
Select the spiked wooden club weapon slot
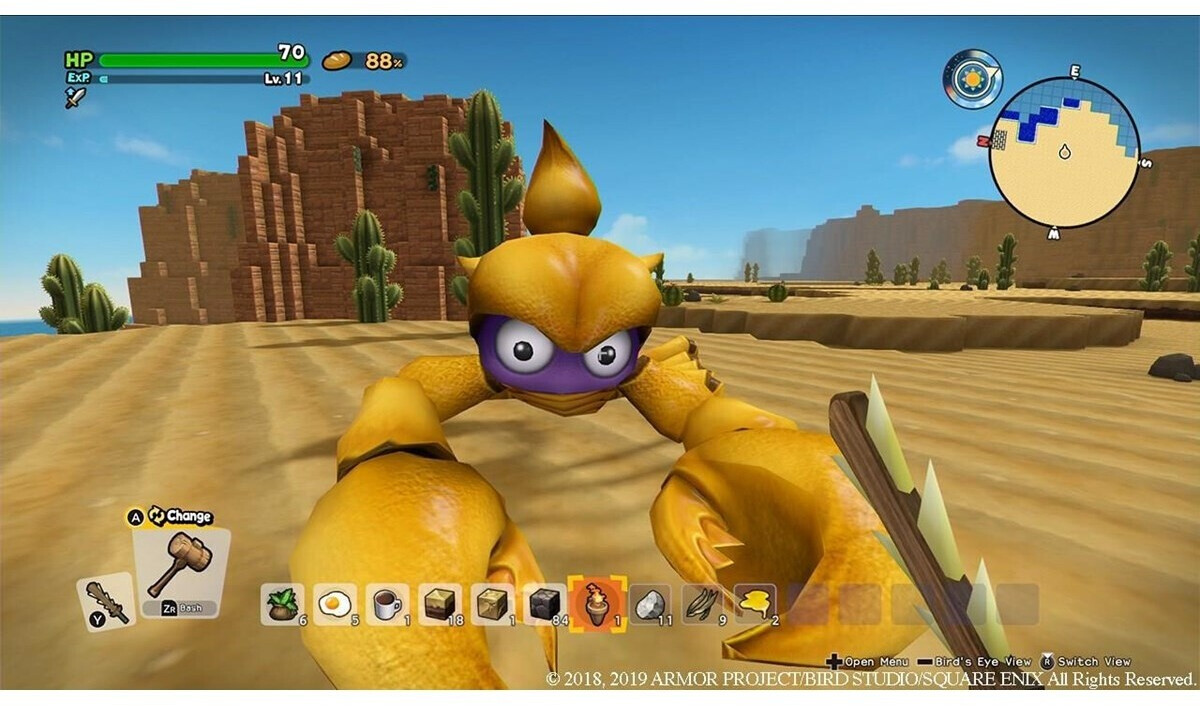[105, 601]
